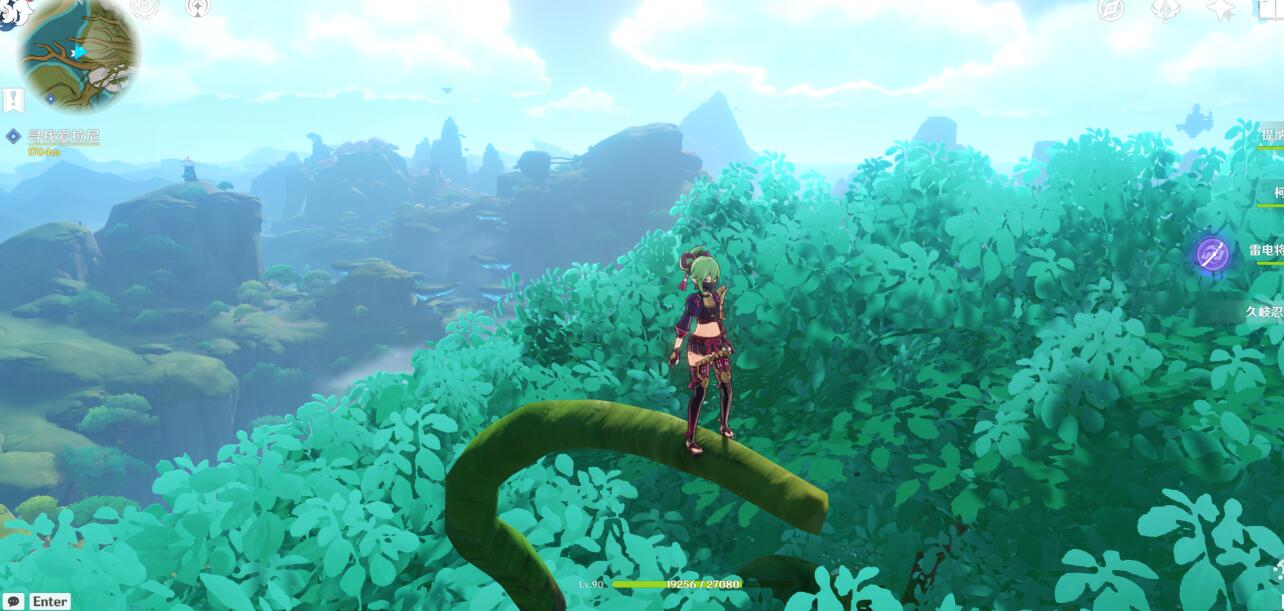Select the tracked quest 寻找爱拉尼
The height and width of the screenshot is (611, 1284).
(63, 136)
